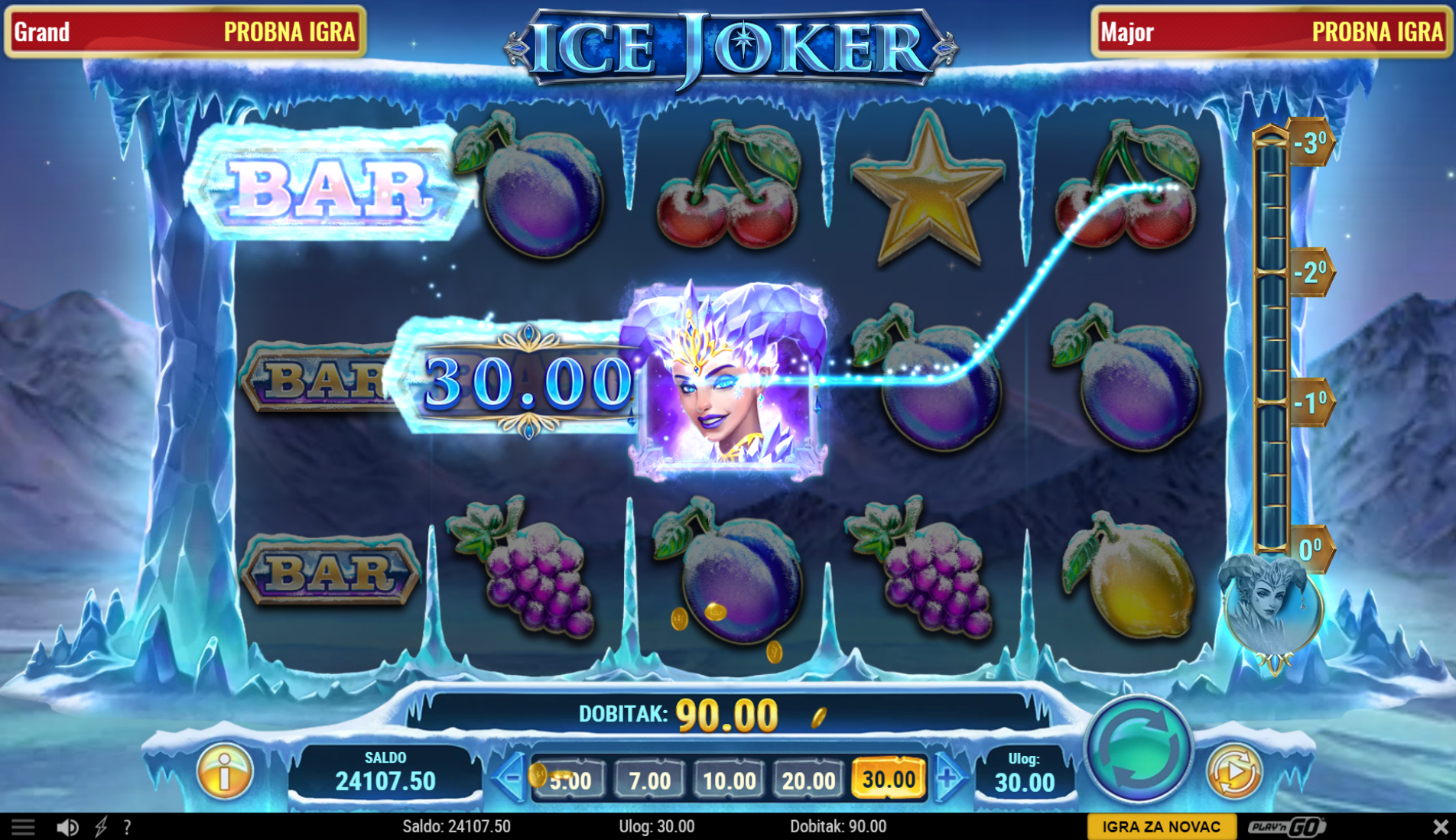Screen dimensions: 1456x840
Task: Toggle fast play with the lightning icon
Action: 101,827
